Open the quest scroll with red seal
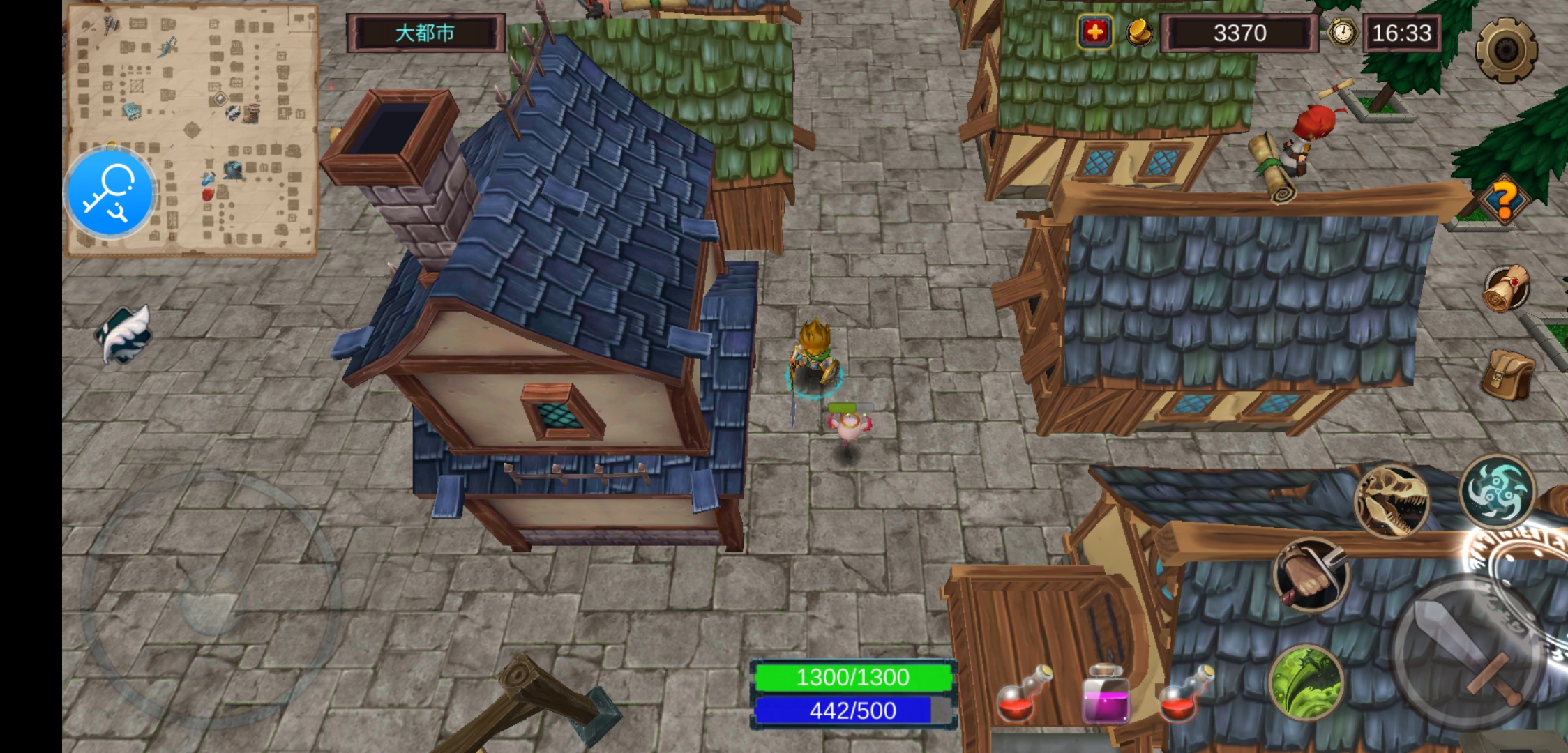The width and height of the screenshot is (1568, 753). [x=1507, y=289]
